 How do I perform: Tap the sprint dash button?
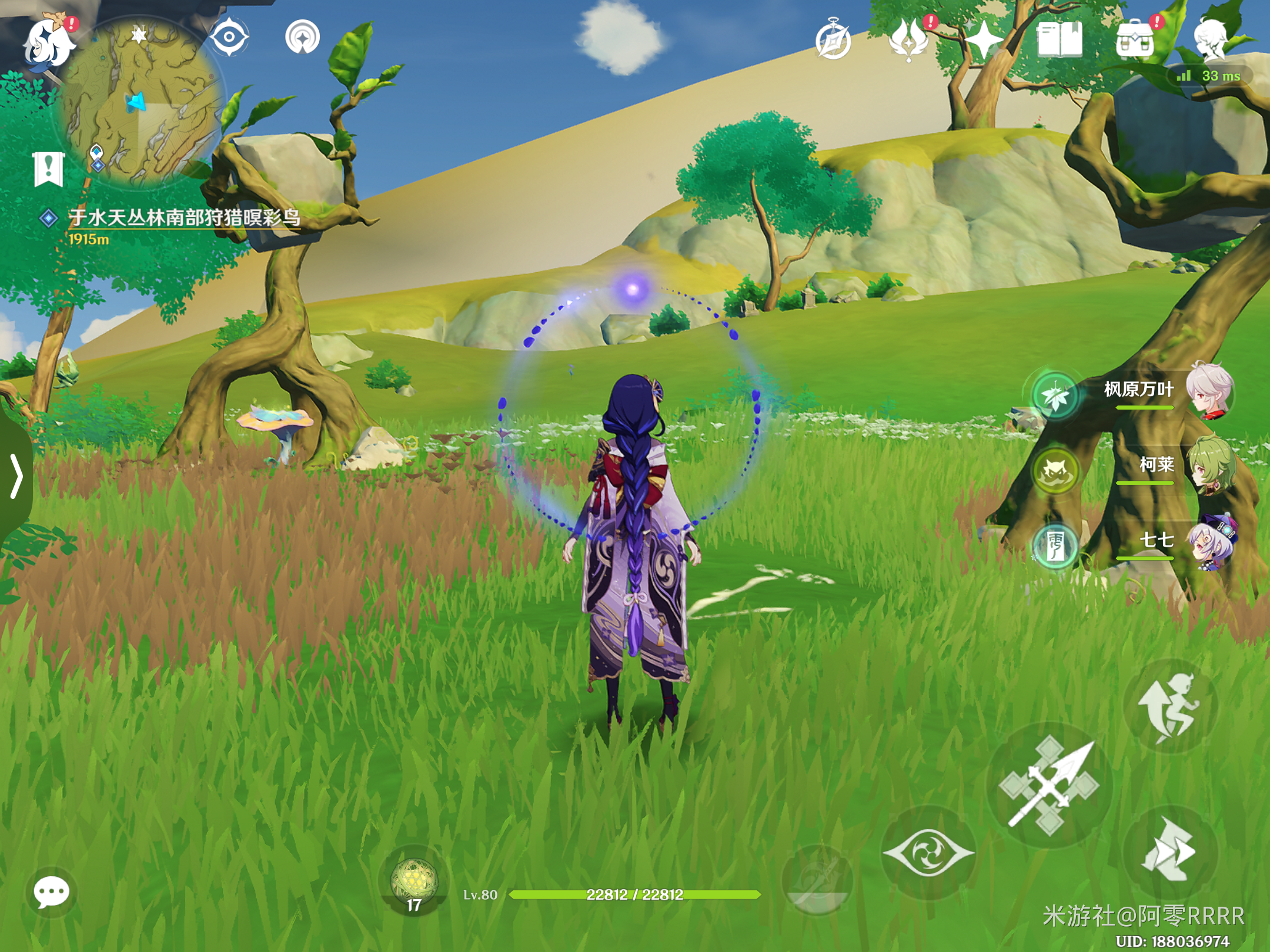[1170, 852]
